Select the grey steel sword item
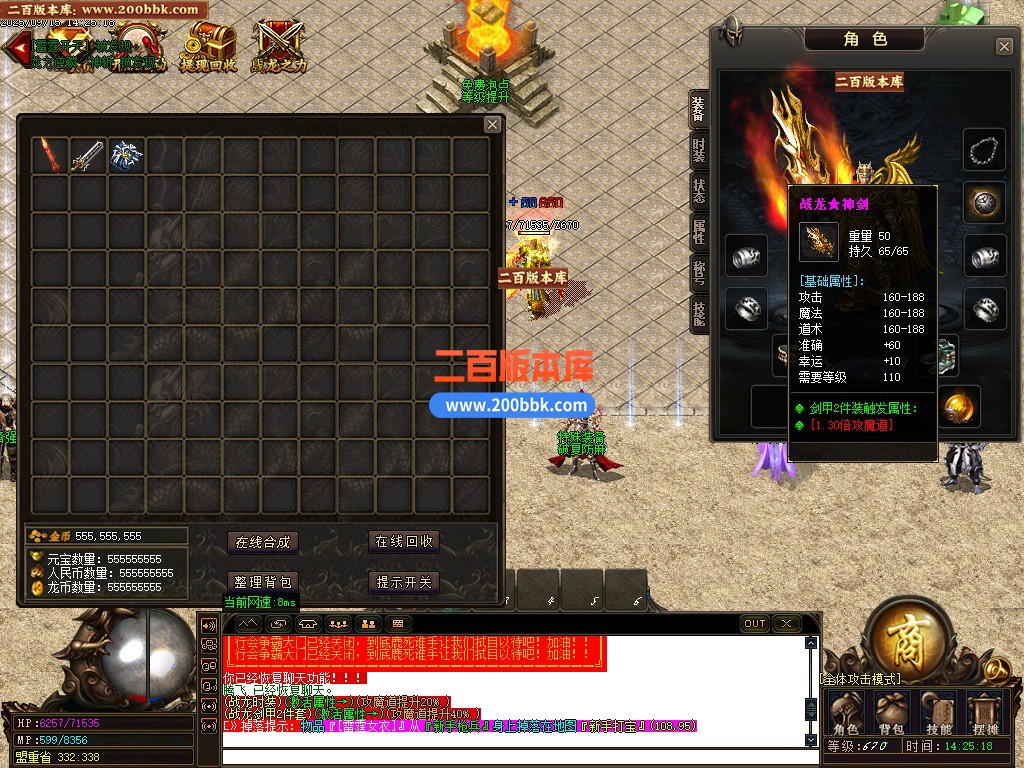 tap(87, 155)
